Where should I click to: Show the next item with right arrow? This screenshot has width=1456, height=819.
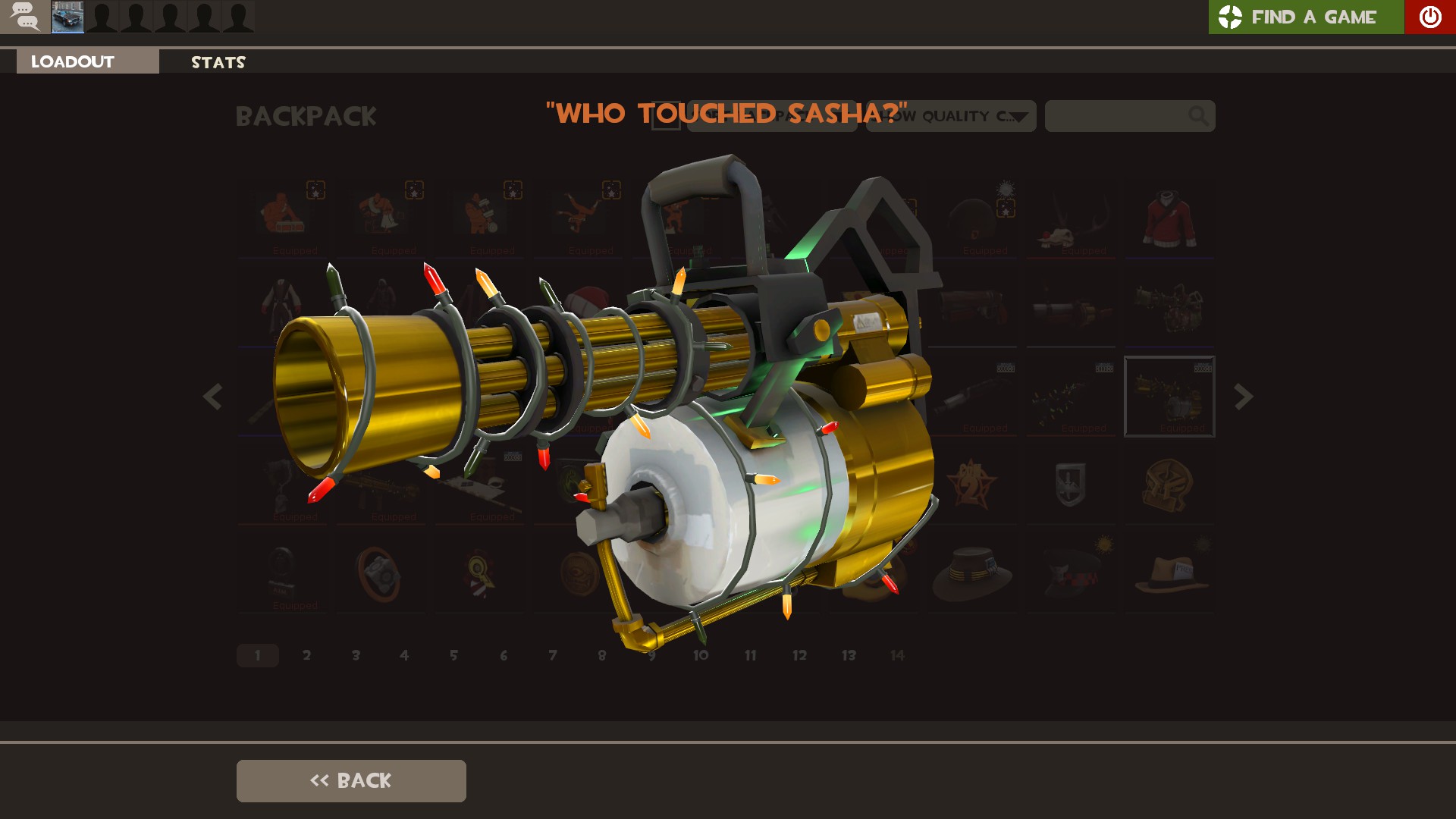[1243, 397]
